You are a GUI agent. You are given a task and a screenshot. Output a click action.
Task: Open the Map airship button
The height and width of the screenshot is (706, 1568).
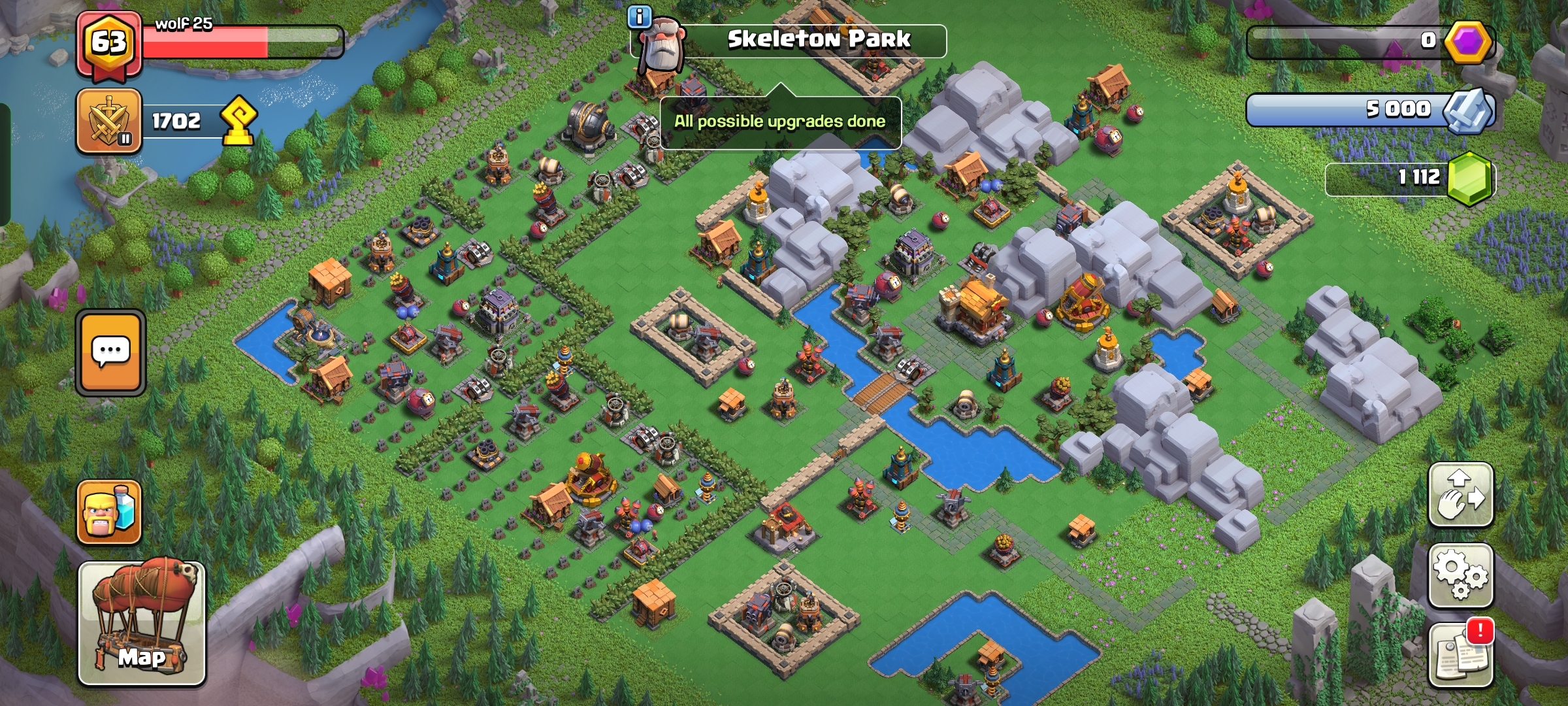point(142,623)
